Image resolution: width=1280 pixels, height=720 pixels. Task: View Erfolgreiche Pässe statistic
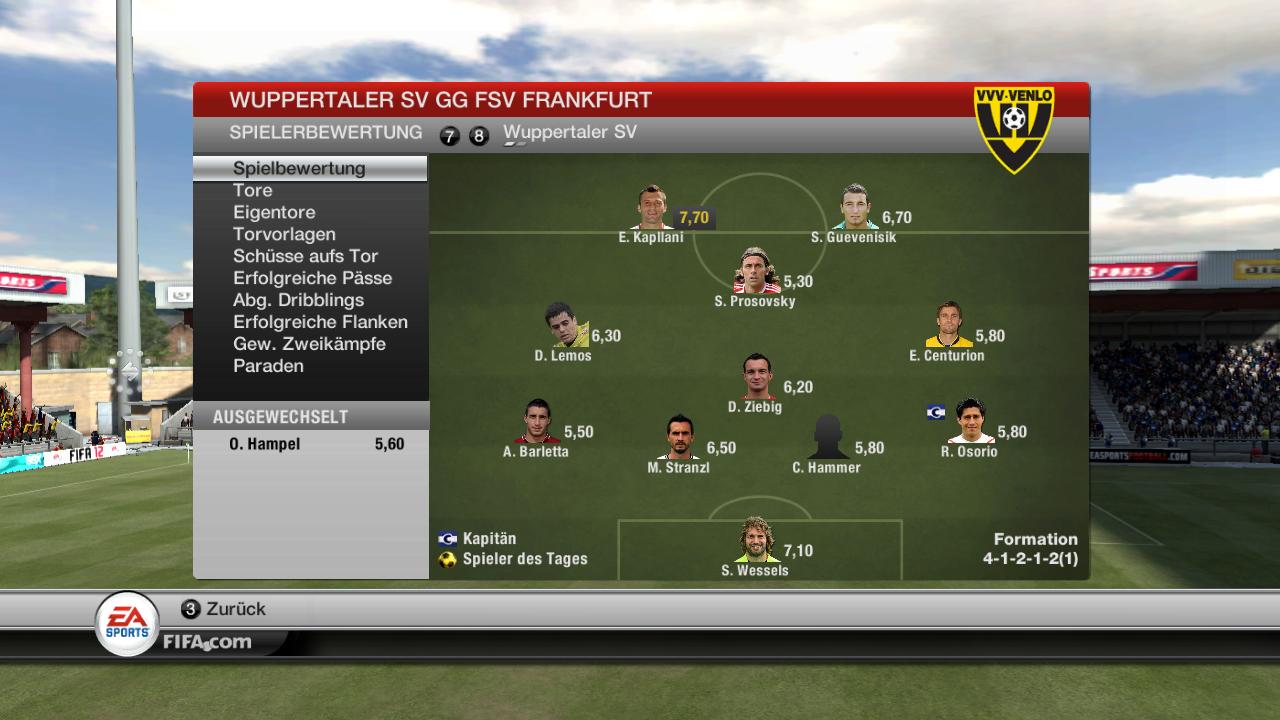(x=312, y=278)
